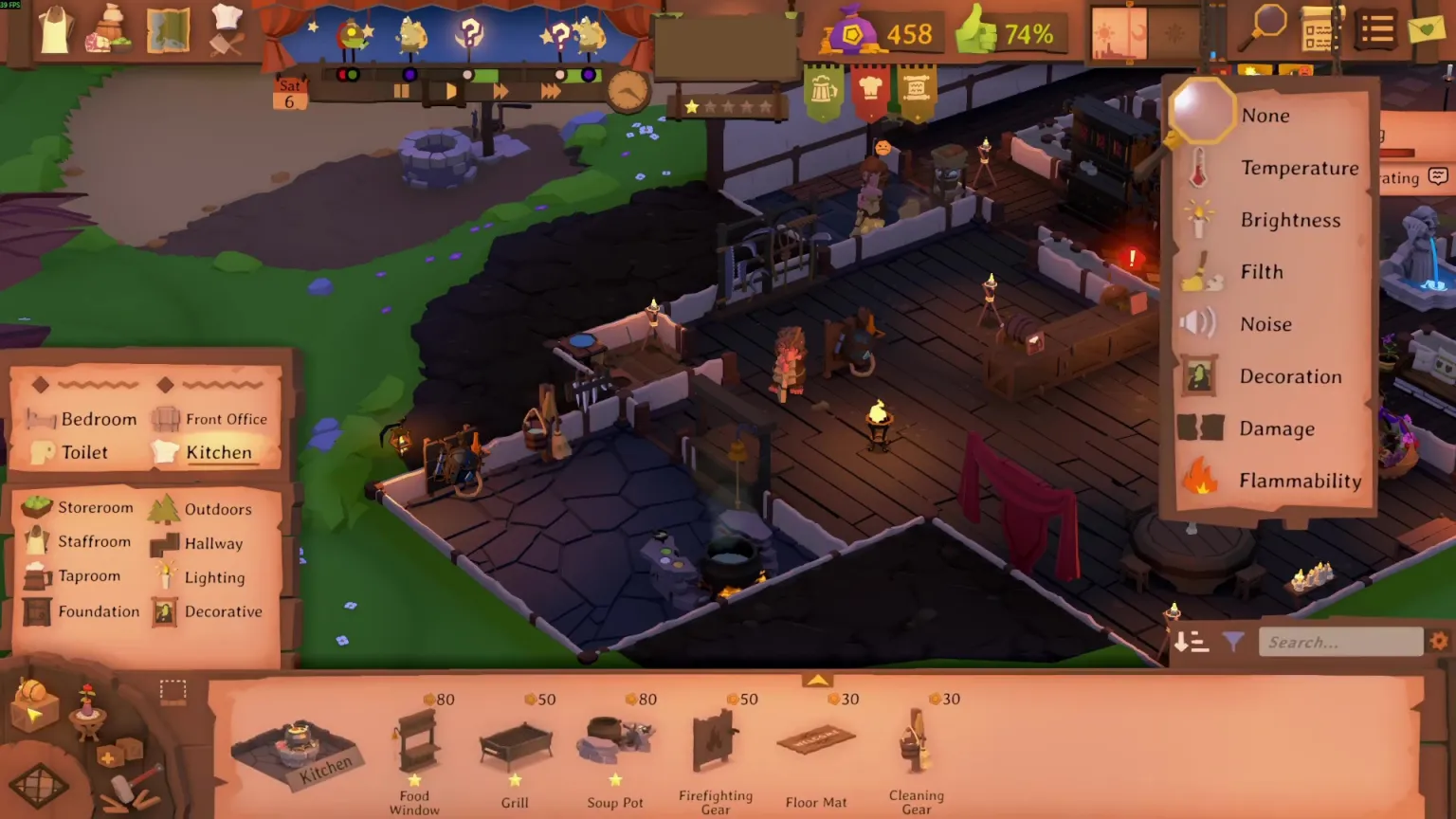Open the staff apron panel icon

[x=53, y=28]
